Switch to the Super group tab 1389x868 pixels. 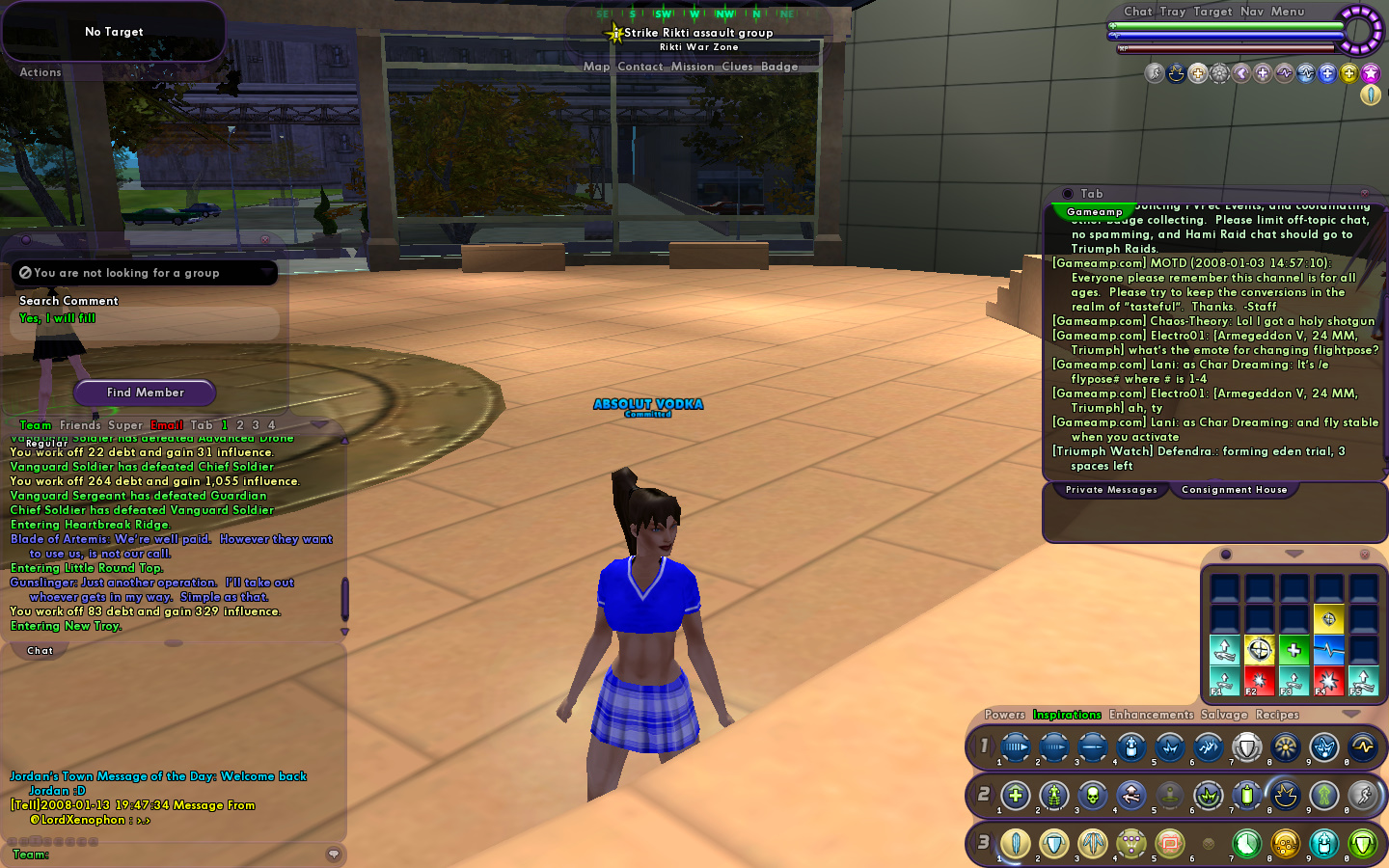coord(125,425)
